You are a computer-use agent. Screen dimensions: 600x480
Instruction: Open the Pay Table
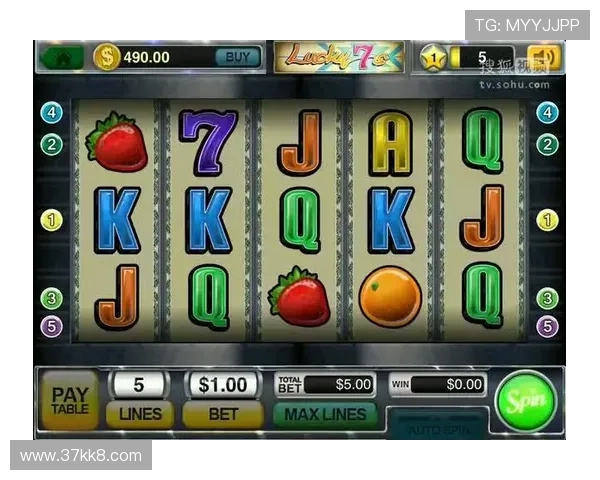coord(70,399)
